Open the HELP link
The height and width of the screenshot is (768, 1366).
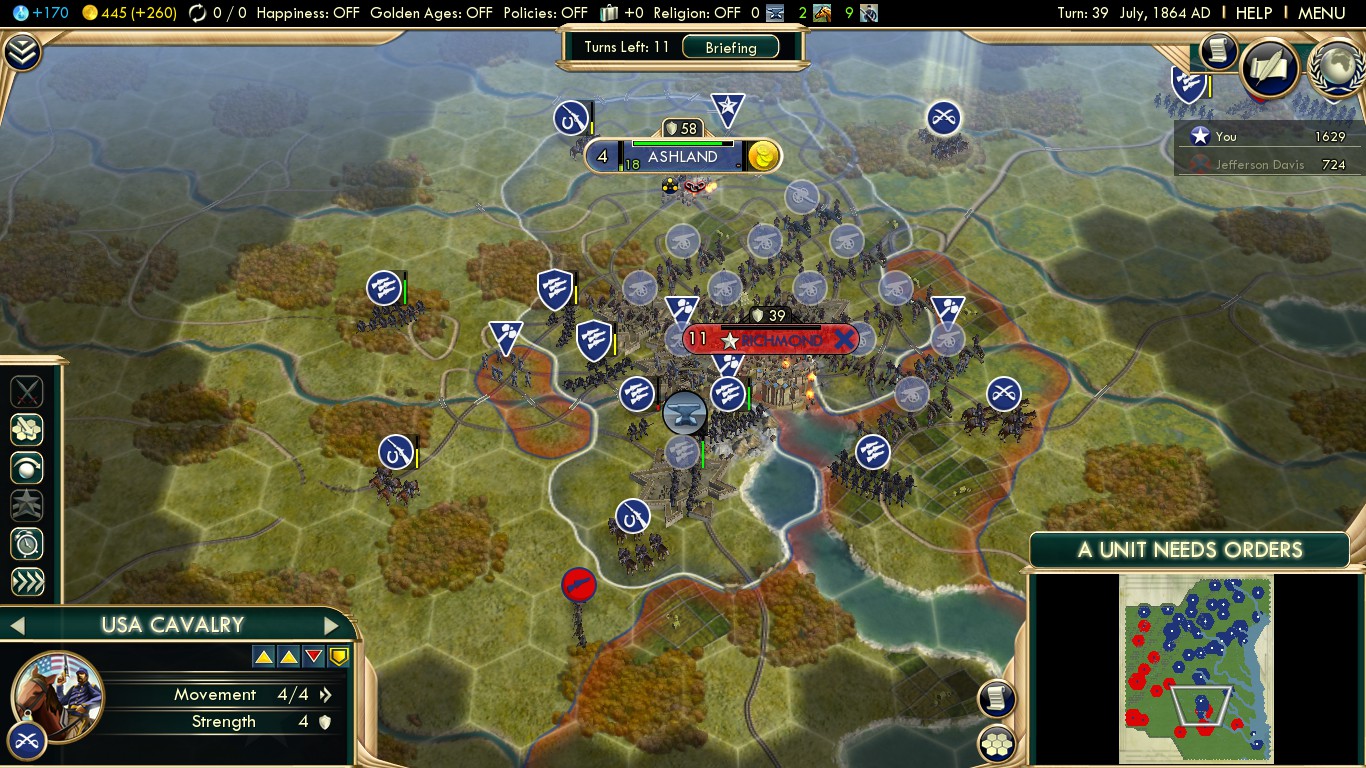(x=1253, y=13)
